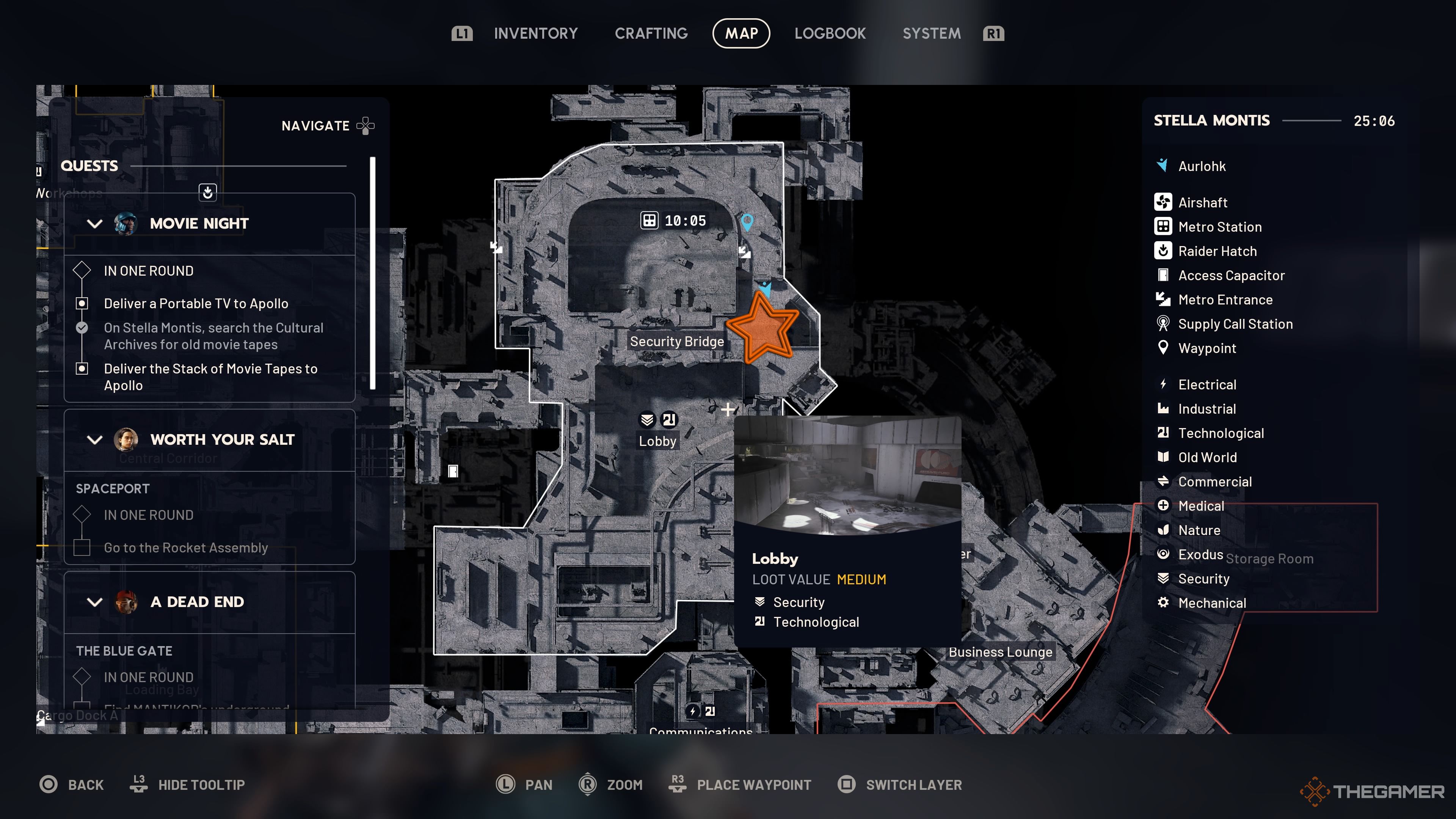The image size is (1456, 819).
Task: Select the Map tab
Action: (x=741, y=33)
